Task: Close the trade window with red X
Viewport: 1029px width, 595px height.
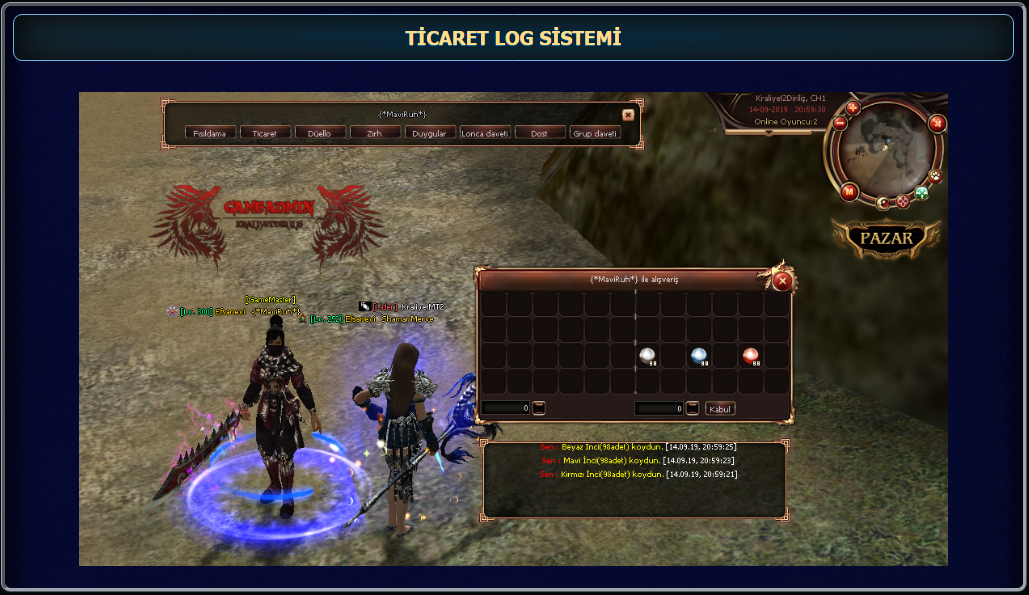Action: tap(783, 281)
